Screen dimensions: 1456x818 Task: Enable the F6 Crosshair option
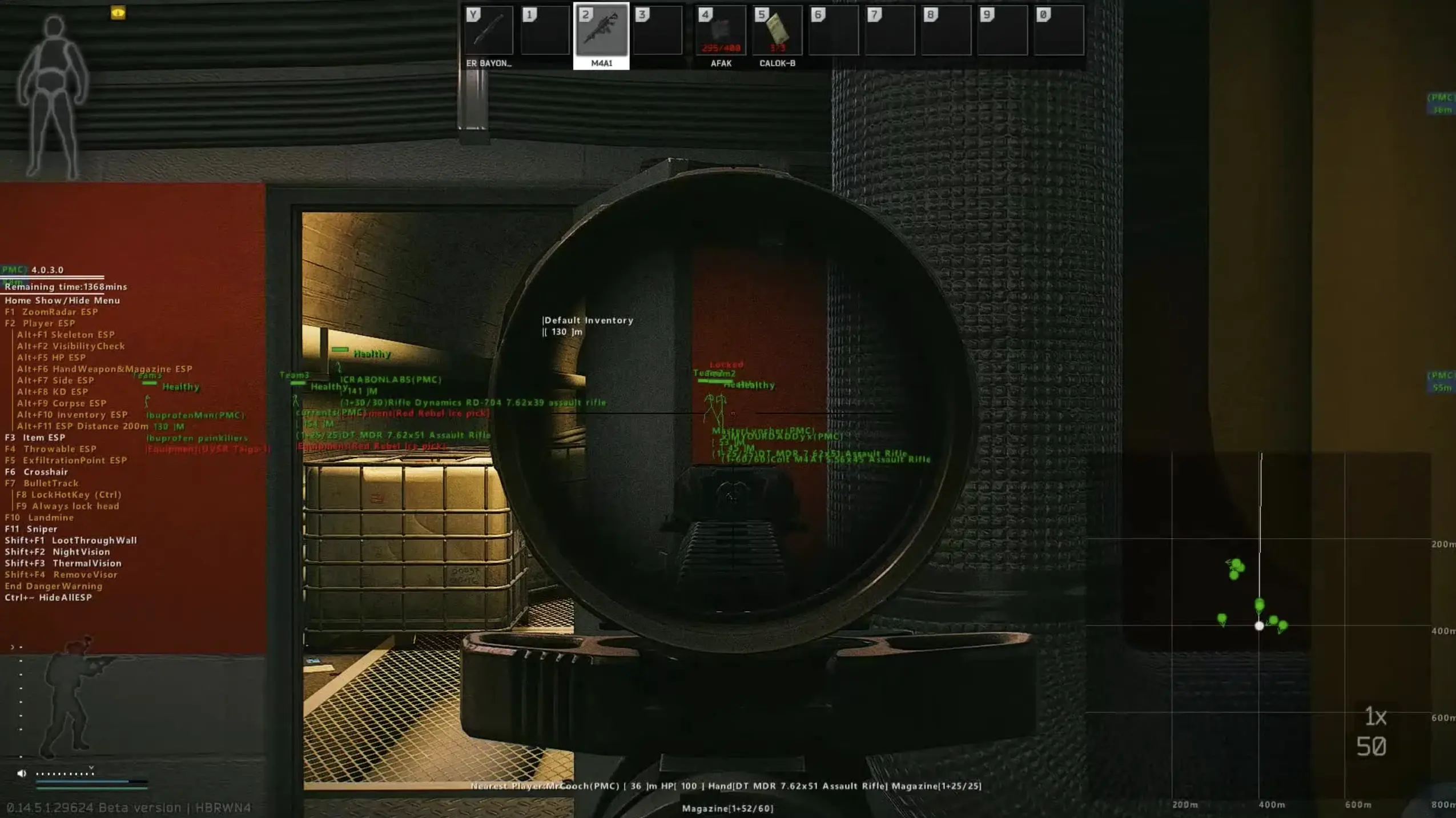(36, 471)
